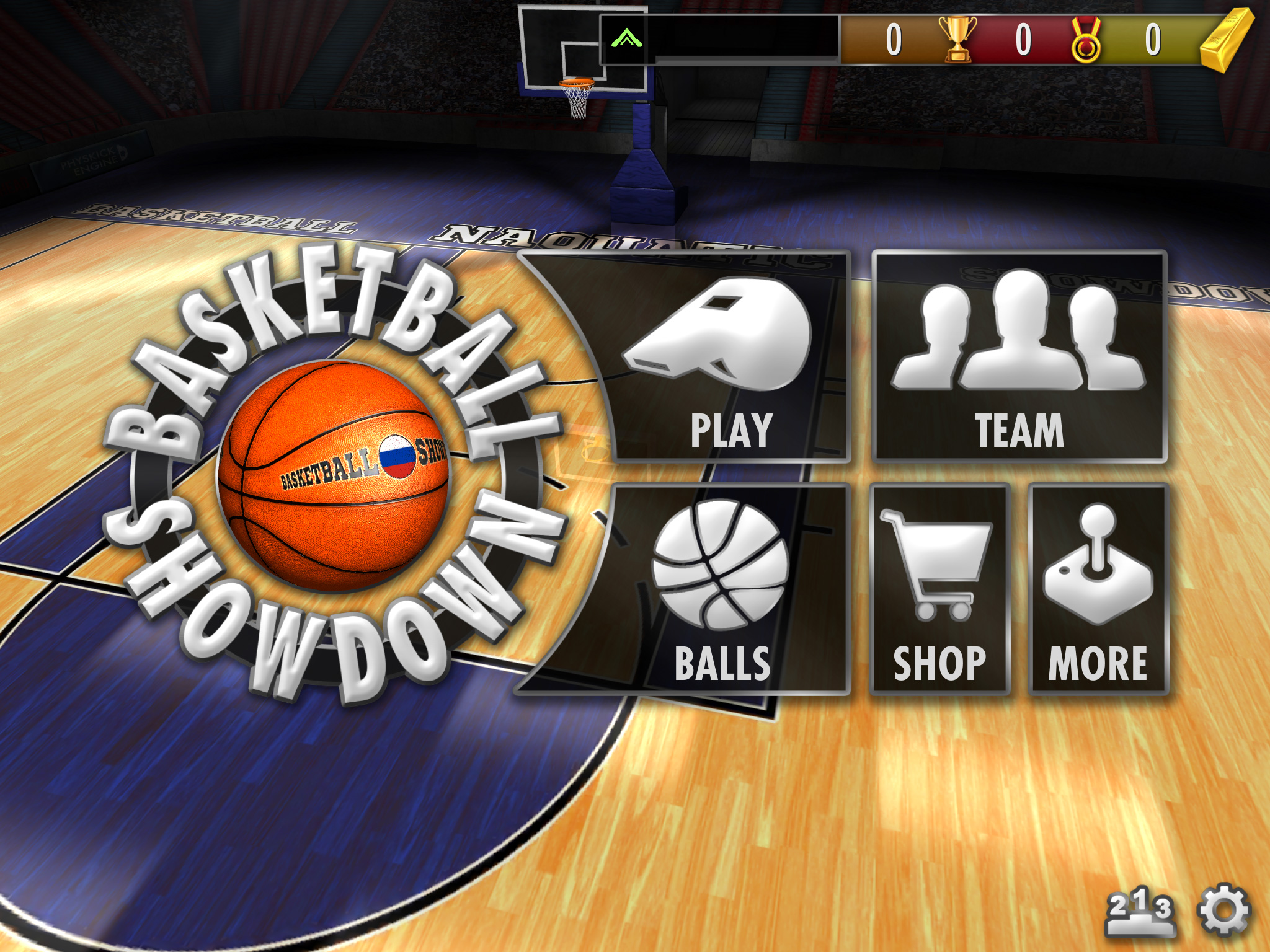Visit the Shop

939,589
